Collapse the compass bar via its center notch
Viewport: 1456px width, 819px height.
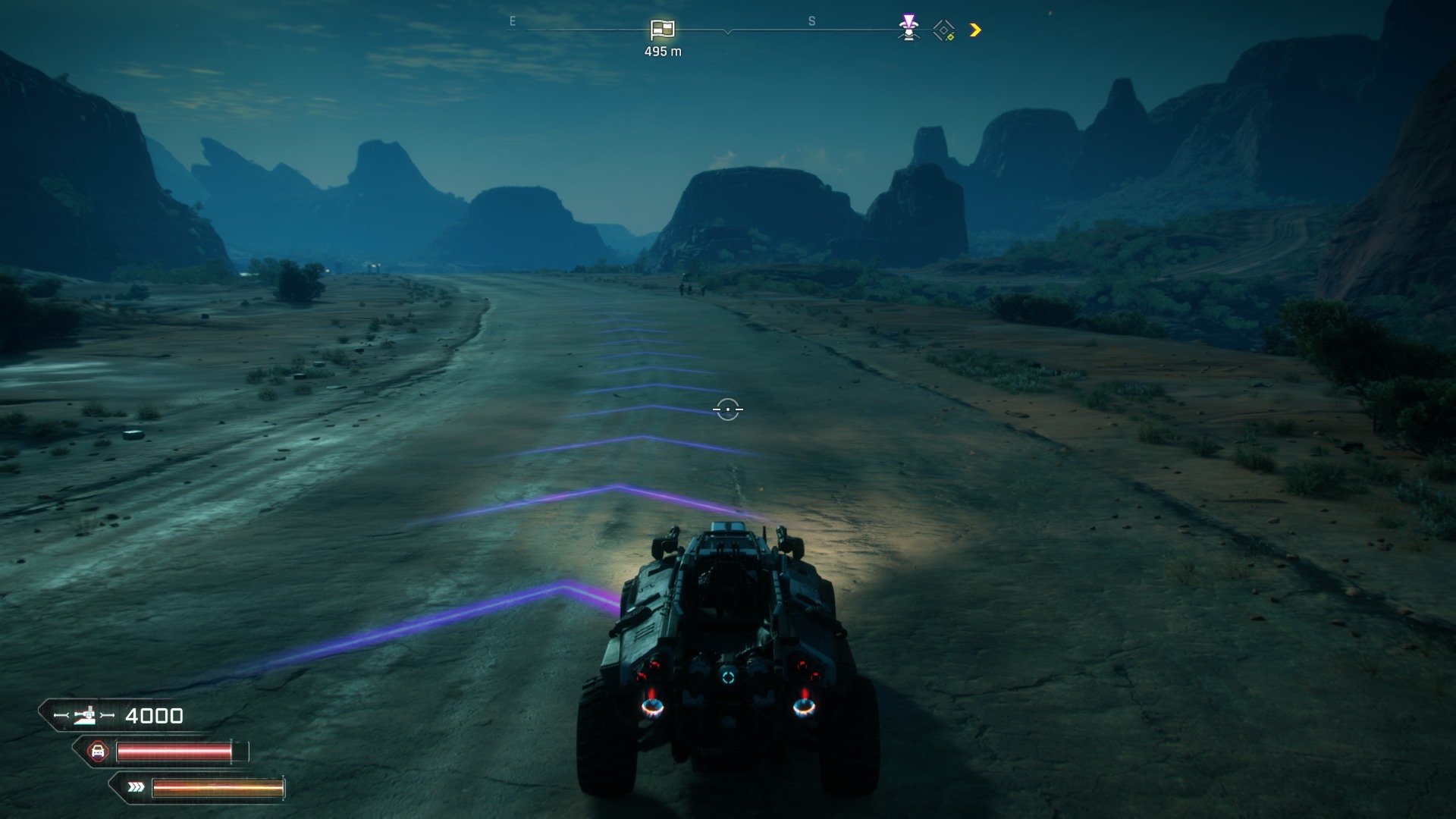728,33
